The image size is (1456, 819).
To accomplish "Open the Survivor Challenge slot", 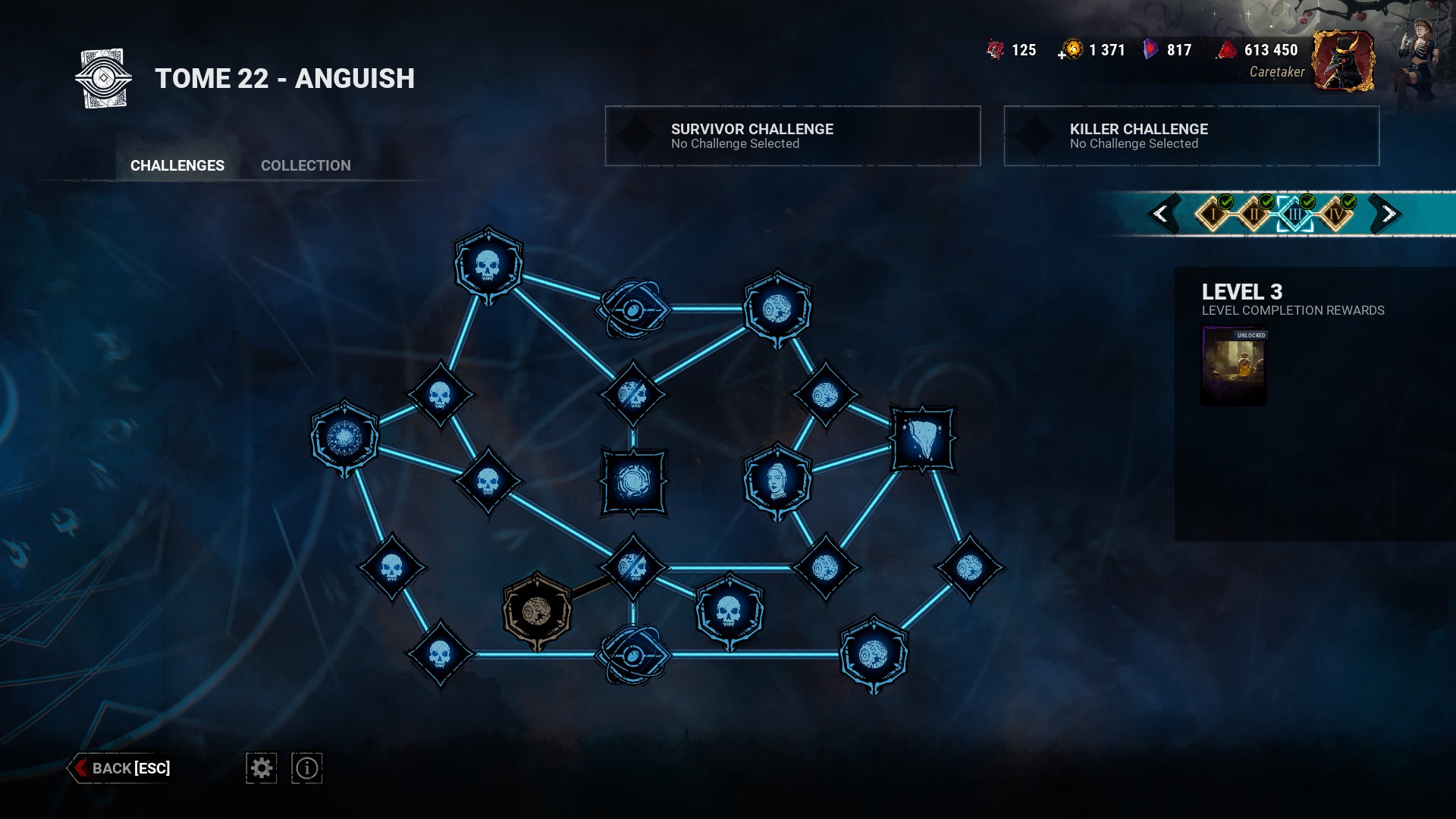I will [792, 136].
